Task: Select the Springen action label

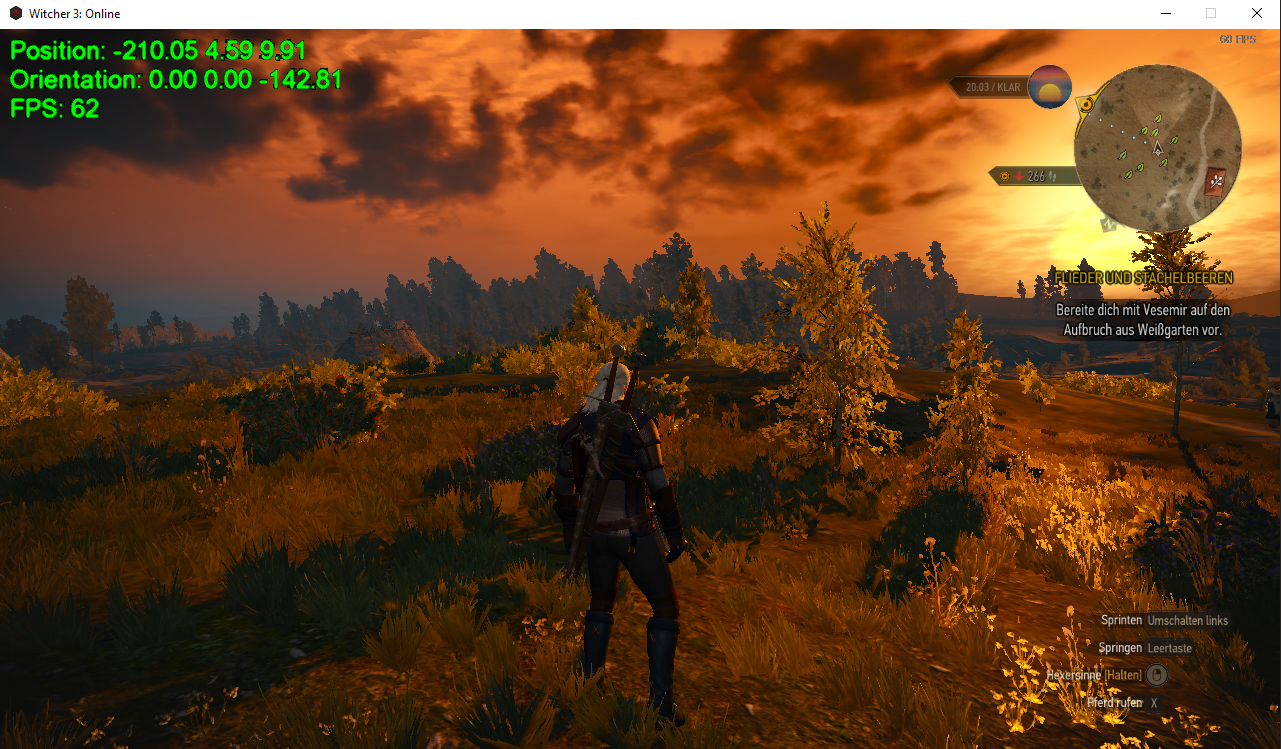Action: [x=1121, y=647]
